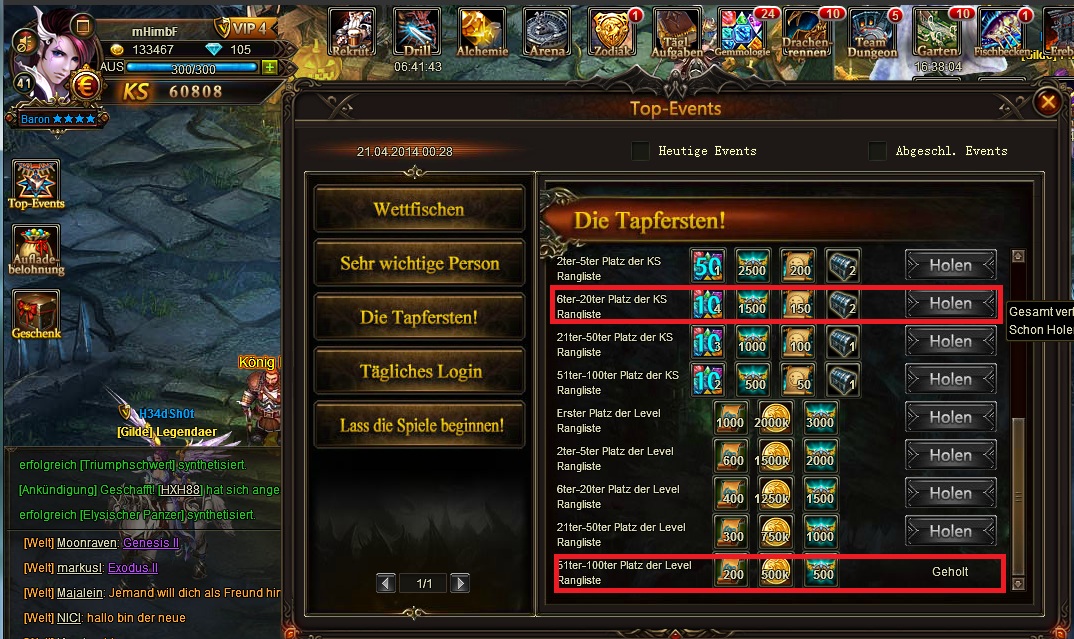Toggle the Abgeschl. Events checkbox

pos(877,151)
